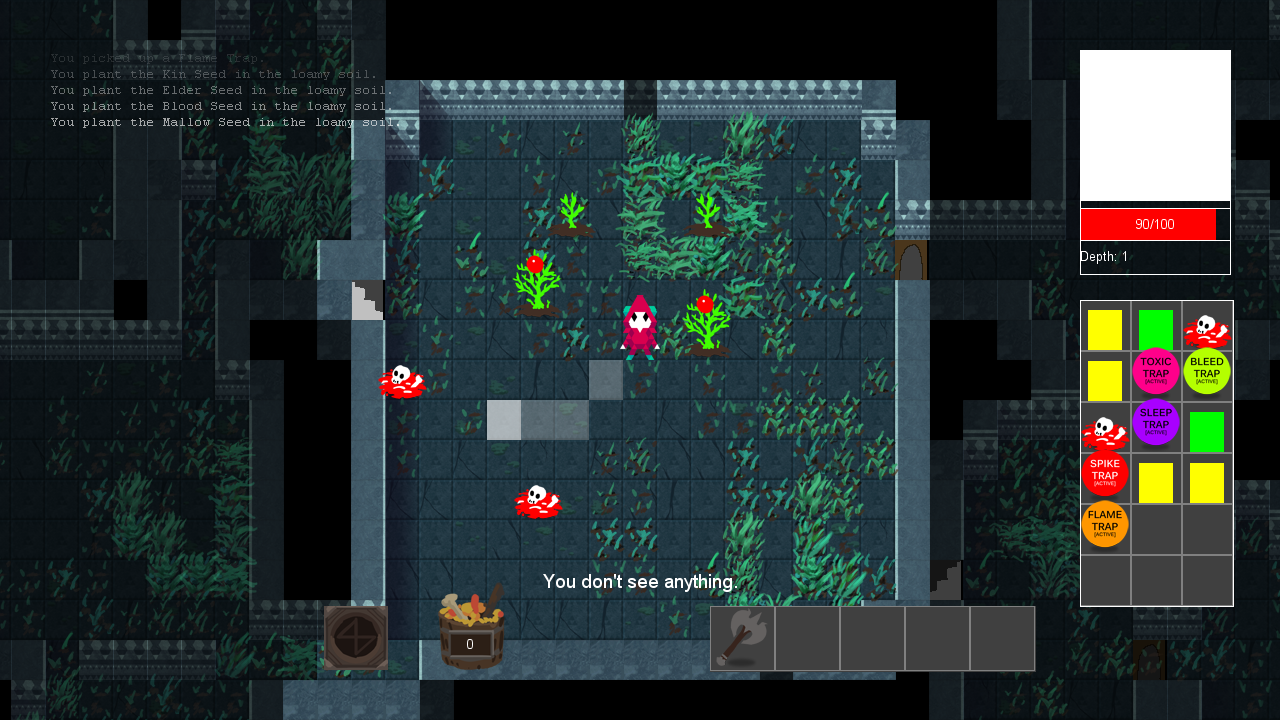Click the log line about the Mallow Seed
Viewport: 1280px width, 720px height.
(x=225, y=121)
